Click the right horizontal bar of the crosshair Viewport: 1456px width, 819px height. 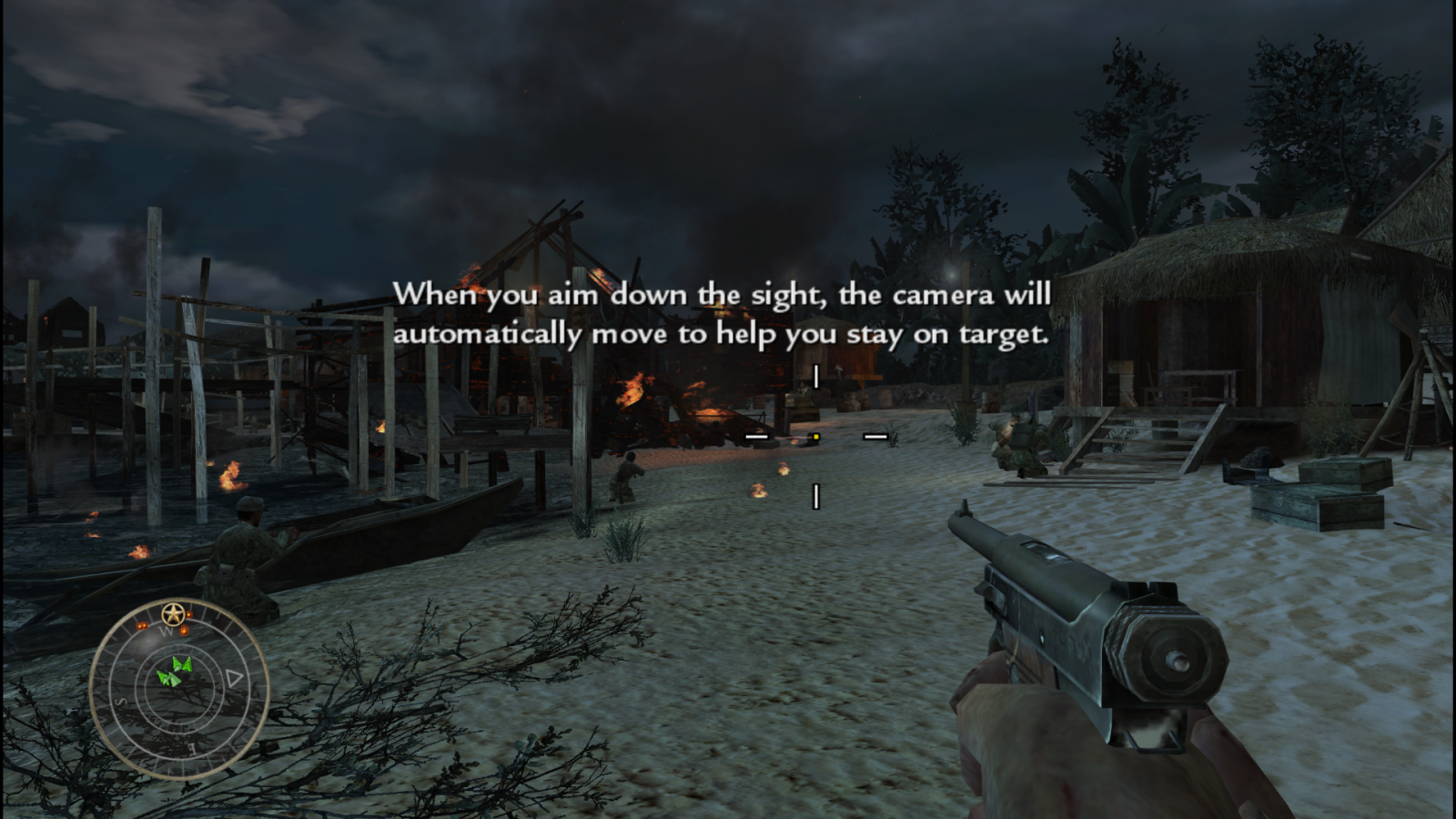click(876, 438)
